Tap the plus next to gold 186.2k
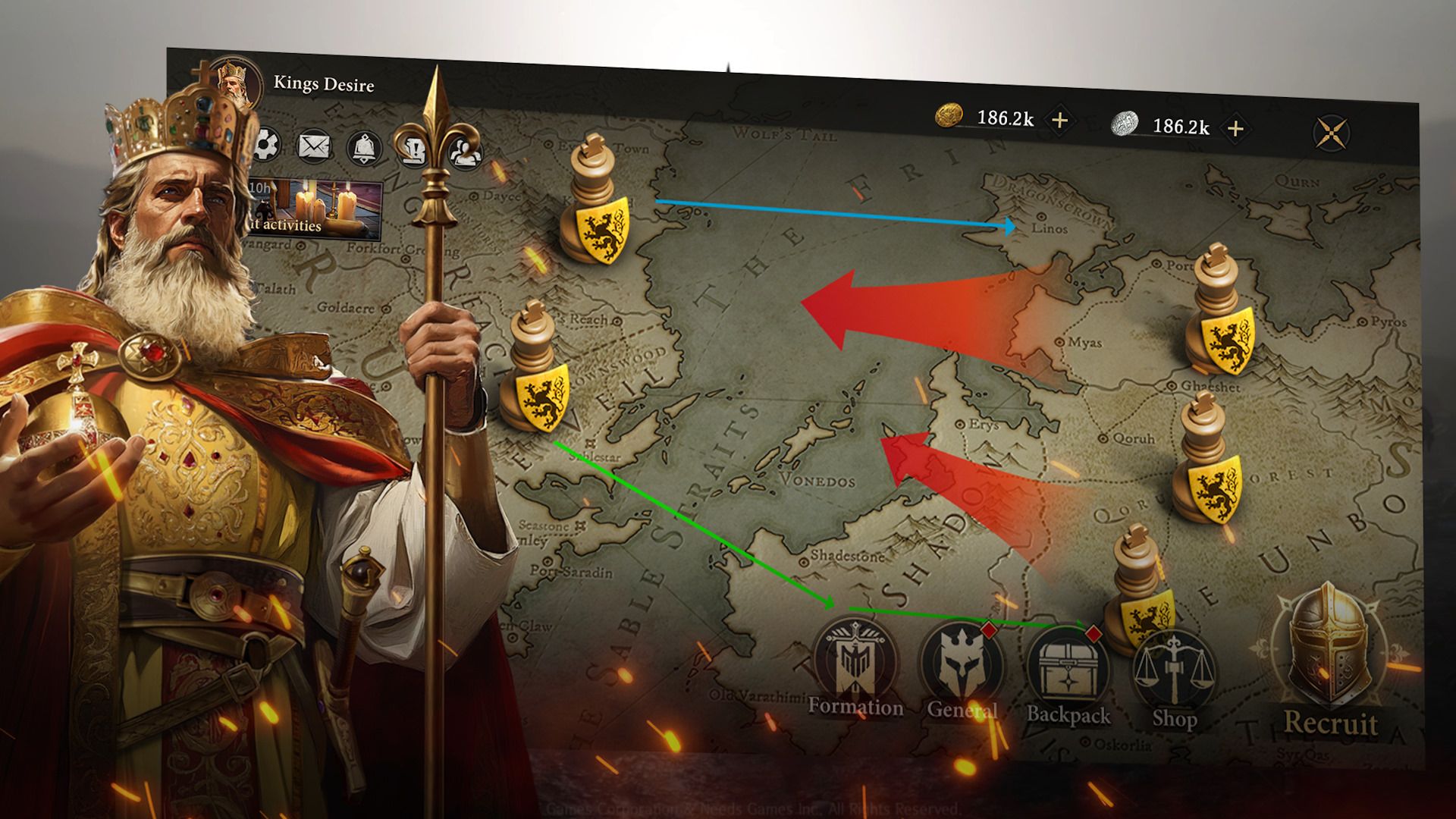1456x819 pixels. [x=1061, y=118]
